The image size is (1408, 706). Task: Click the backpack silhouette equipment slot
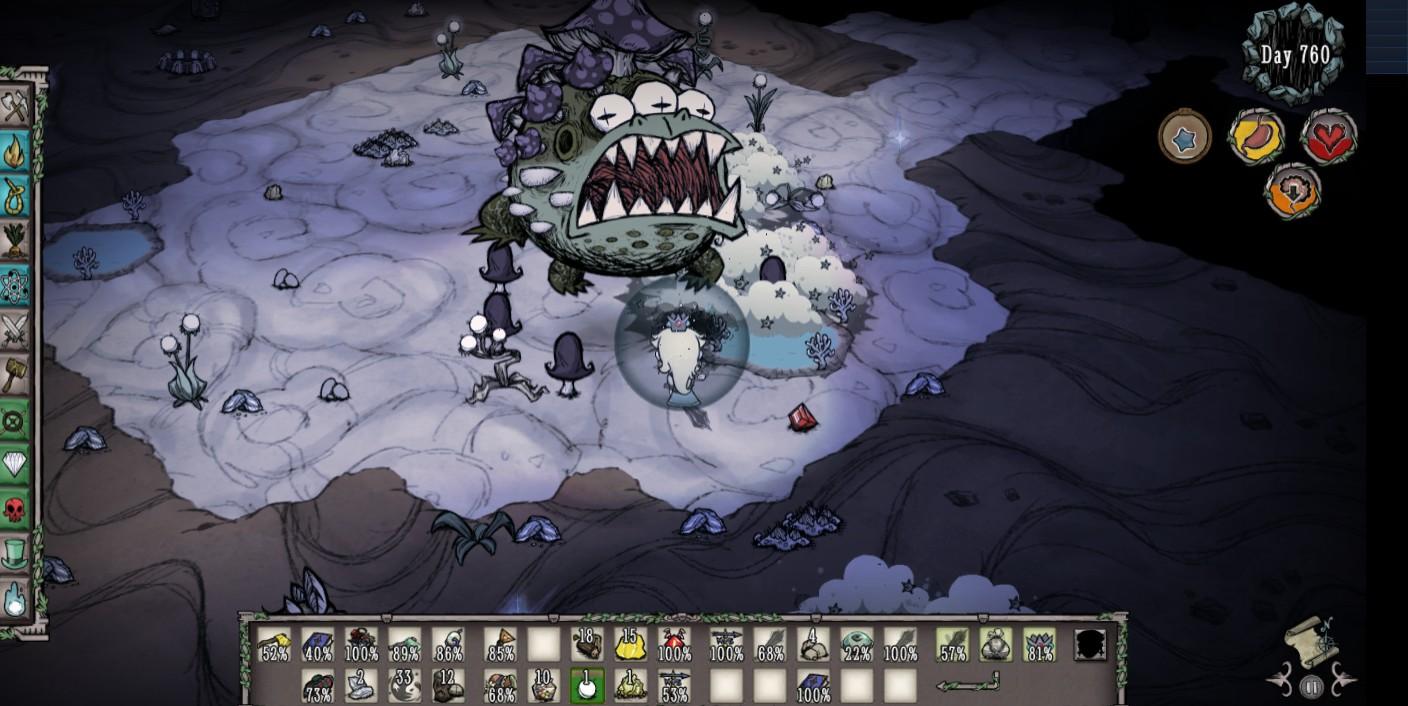click(1090, 645)
